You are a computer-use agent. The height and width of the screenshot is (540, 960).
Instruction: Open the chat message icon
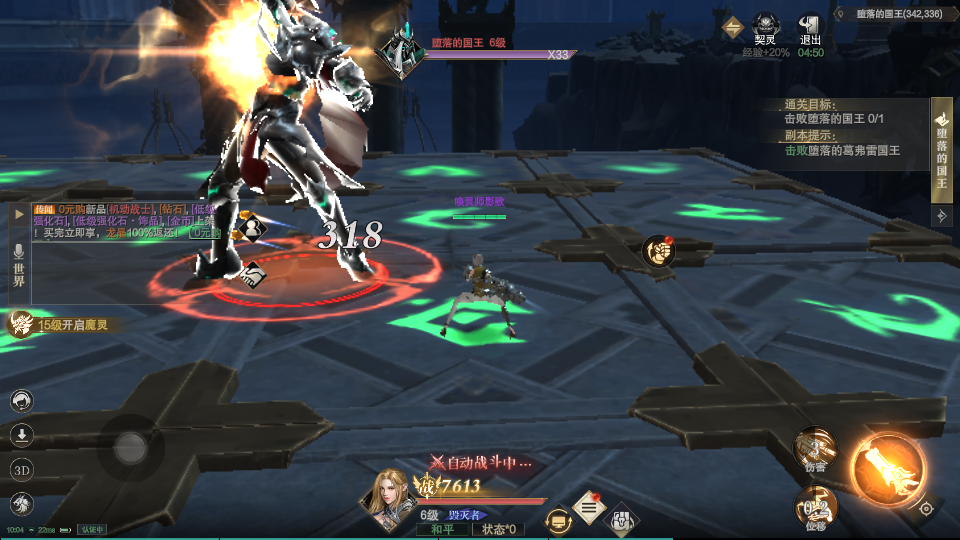pyautogui.click(x=559, y=520)
